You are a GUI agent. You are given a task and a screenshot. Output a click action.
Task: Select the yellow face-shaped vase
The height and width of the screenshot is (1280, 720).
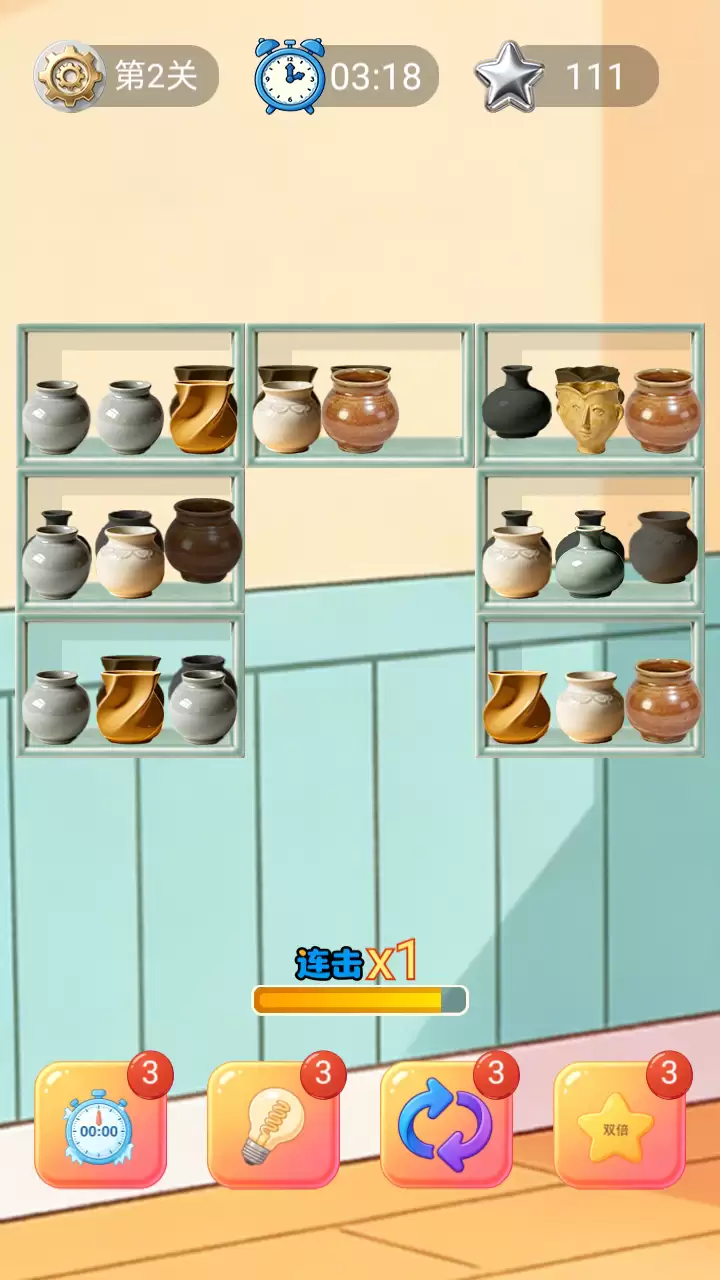point(589,409)
